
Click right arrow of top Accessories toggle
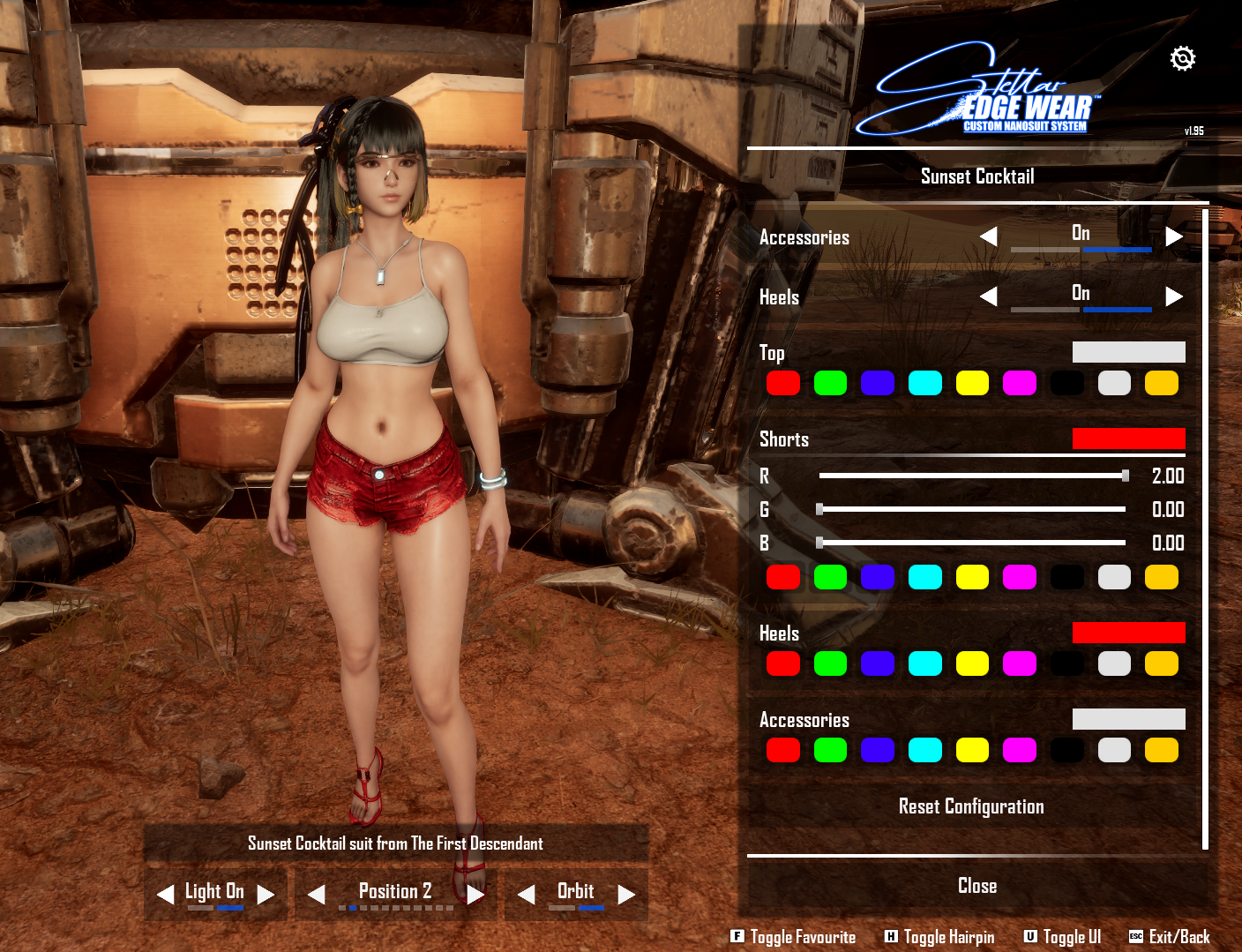1173,236
